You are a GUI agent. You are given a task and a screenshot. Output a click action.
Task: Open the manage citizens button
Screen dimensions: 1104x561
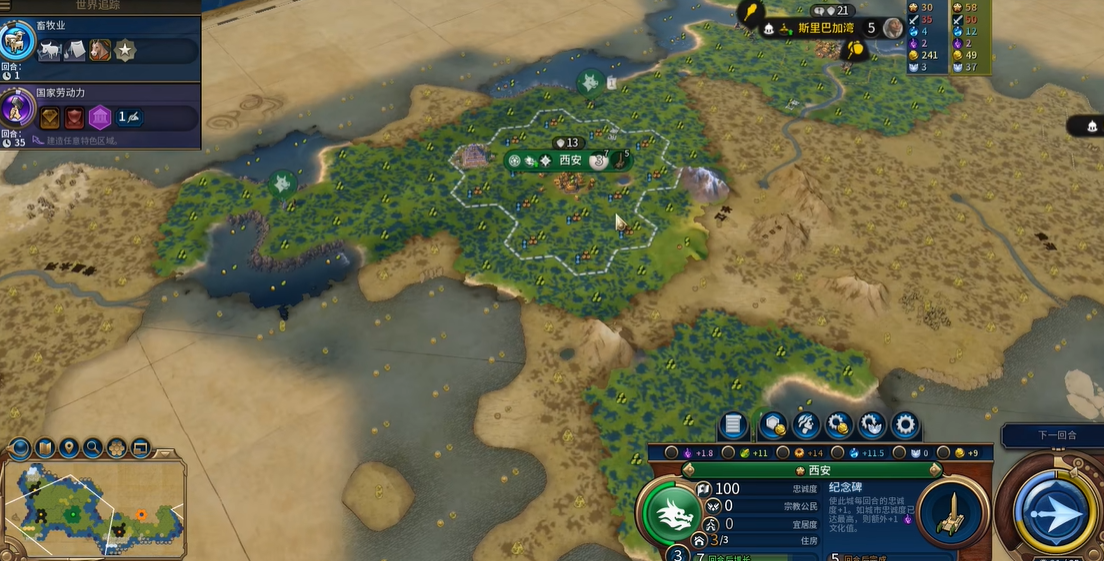[x=806, y=424]
